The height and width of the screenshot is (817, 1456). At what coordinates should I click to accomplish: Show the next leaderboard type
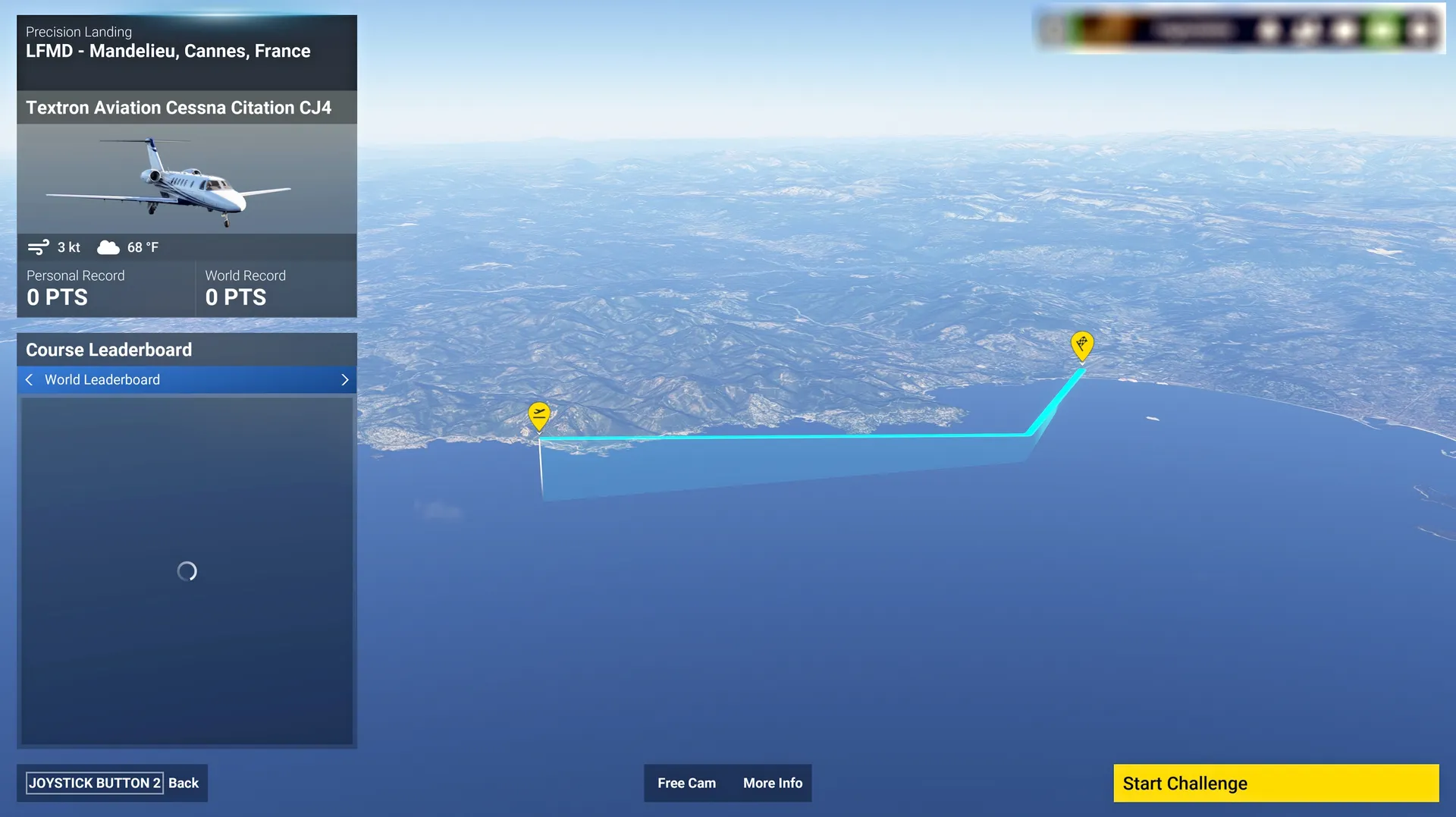345,380
